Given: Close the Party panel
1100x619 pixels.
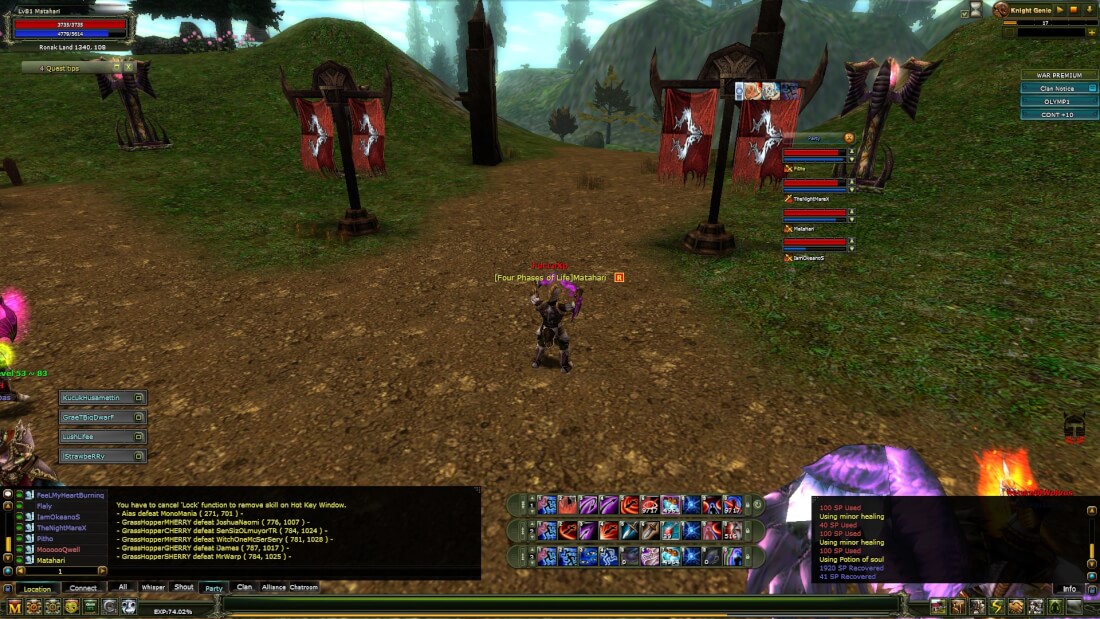Looking at the screenshot, I should tap(849, 137).
